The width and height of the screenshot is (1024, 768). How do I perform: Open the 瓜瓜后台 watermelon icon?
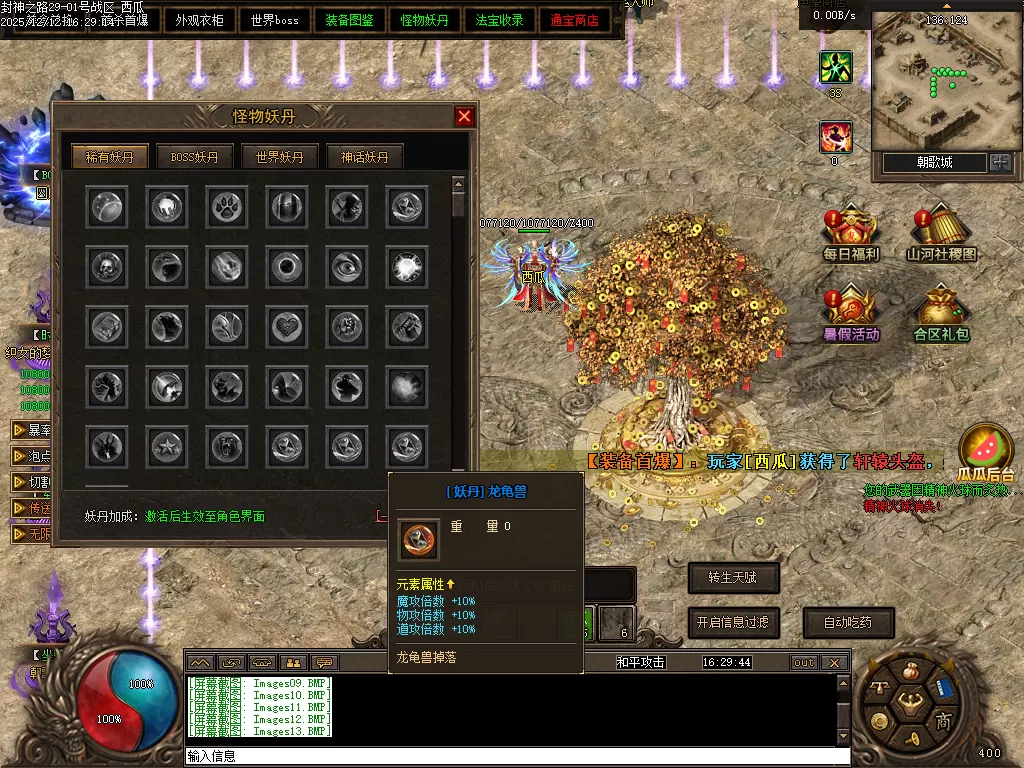point(985,452)
